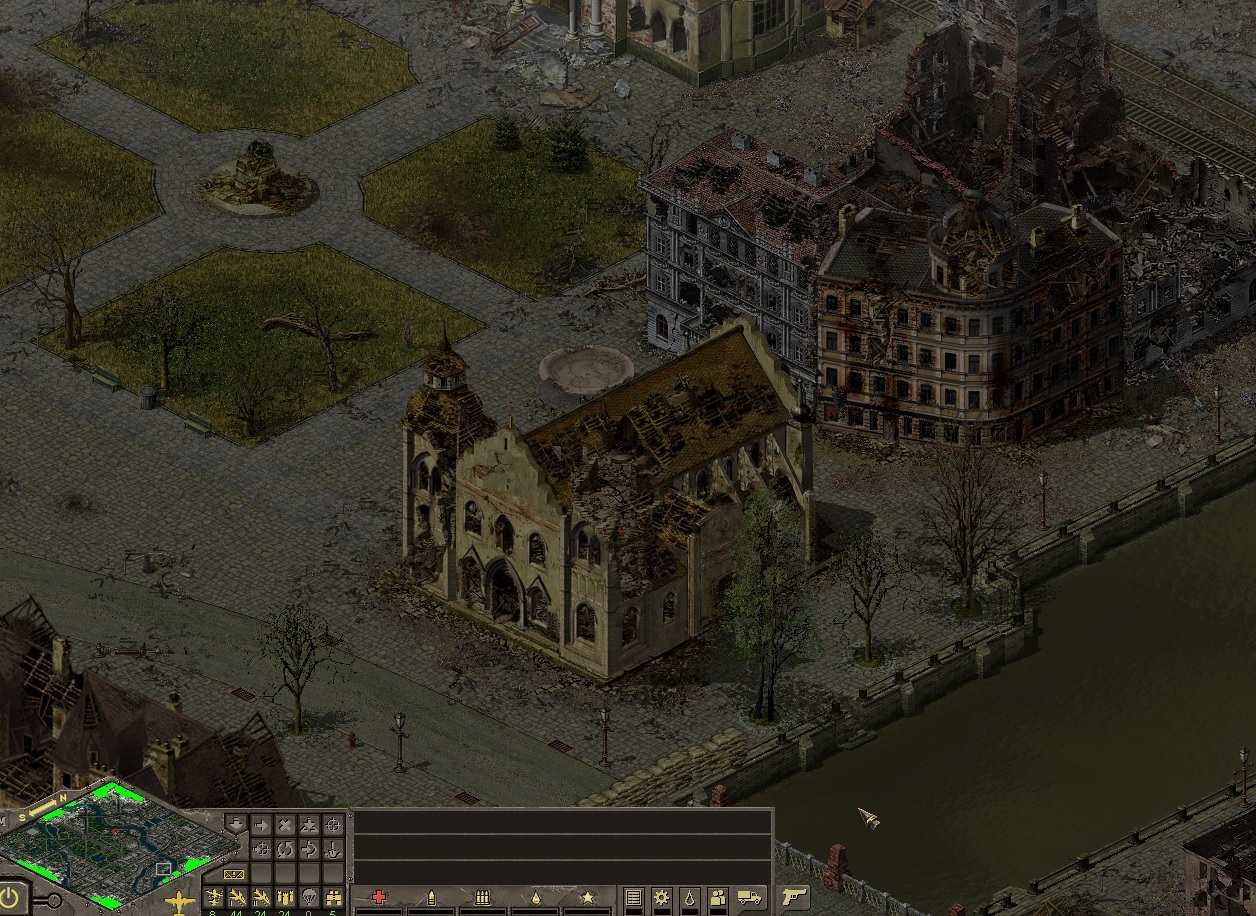1256x916 pixels.
Task: Click the droplet fuel supply icon
Action: [x=689, y=897]
